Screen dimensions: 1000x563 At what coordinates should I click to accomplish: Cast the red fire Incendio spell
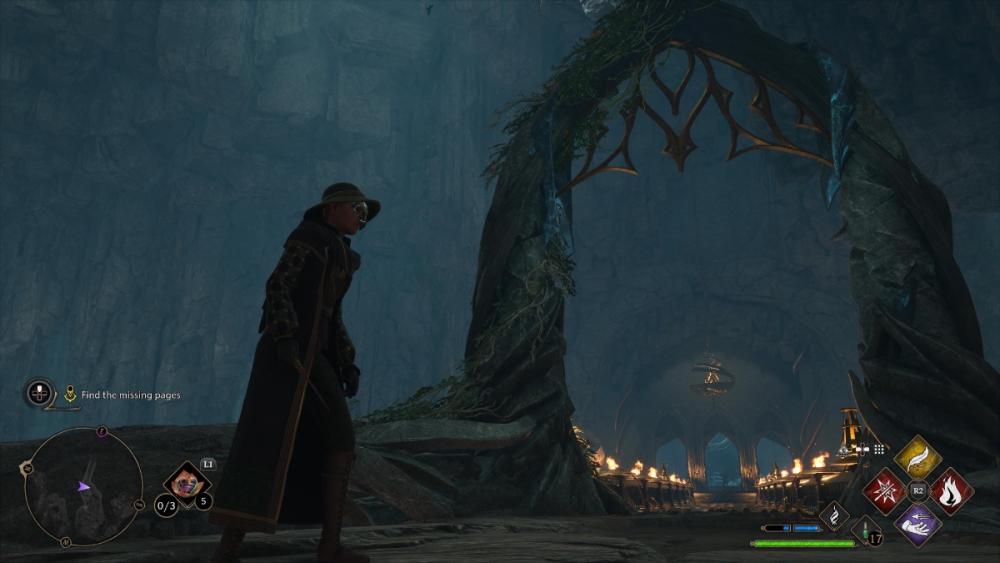(x=951, y=491)
